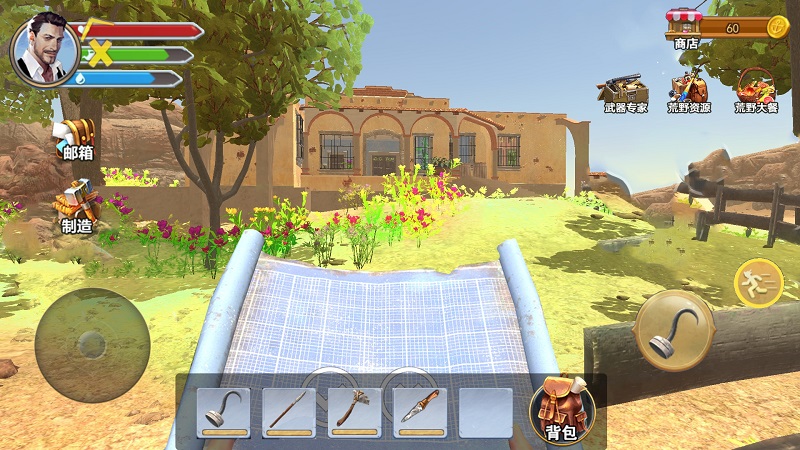The image size is (800, 450).
Task: Open the 荒野资源 resources pack
Action: click(689, 91)
